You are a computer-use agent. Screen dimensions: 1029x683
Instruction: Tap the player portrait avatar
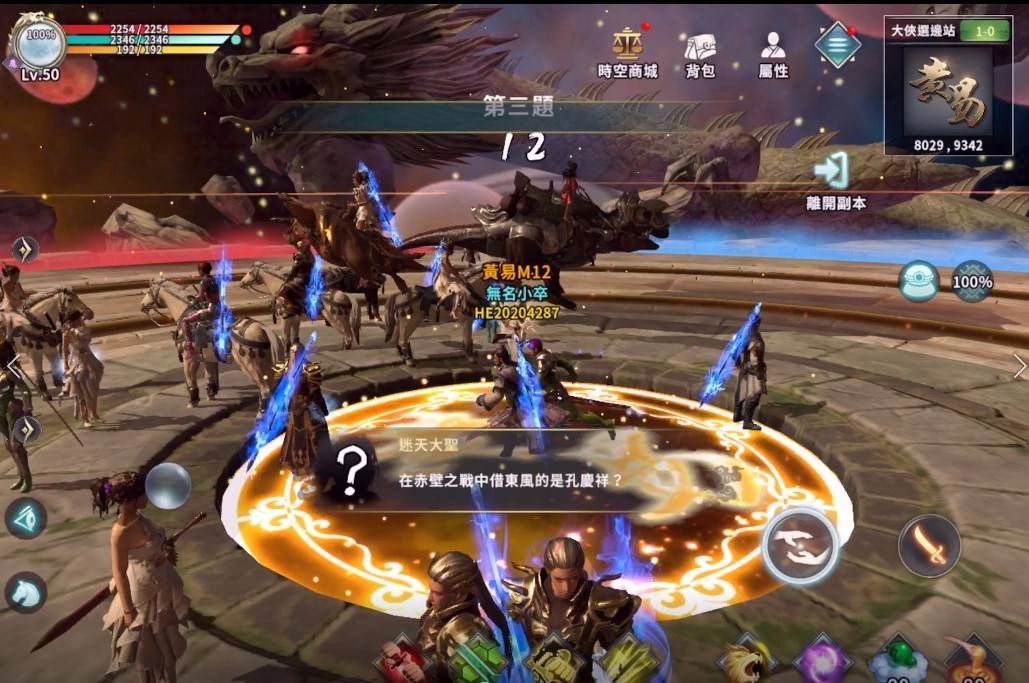coord(40,43)
